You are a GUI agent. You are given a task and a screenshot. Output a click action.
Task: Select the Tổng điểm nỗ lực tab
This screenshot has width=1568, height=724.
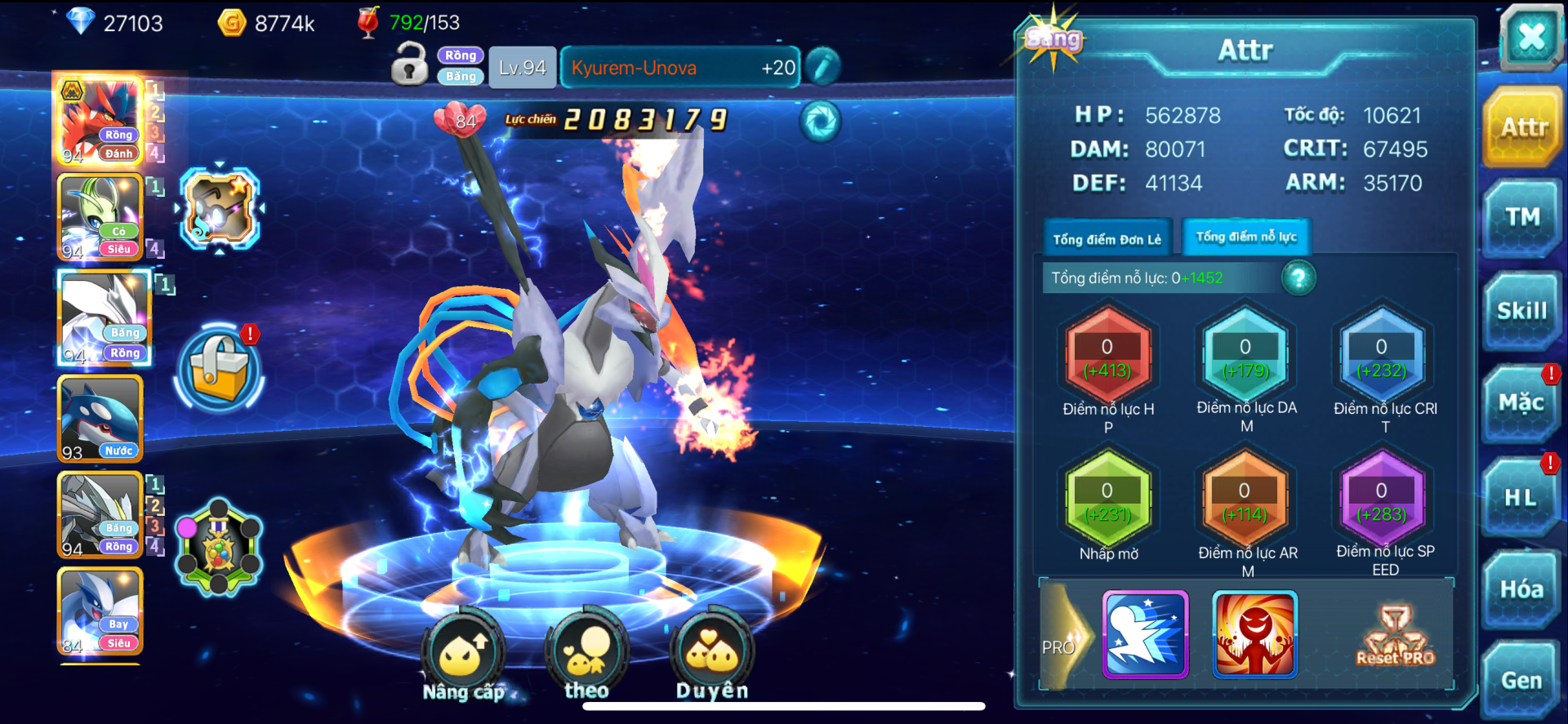click(x=1246, y=237)
